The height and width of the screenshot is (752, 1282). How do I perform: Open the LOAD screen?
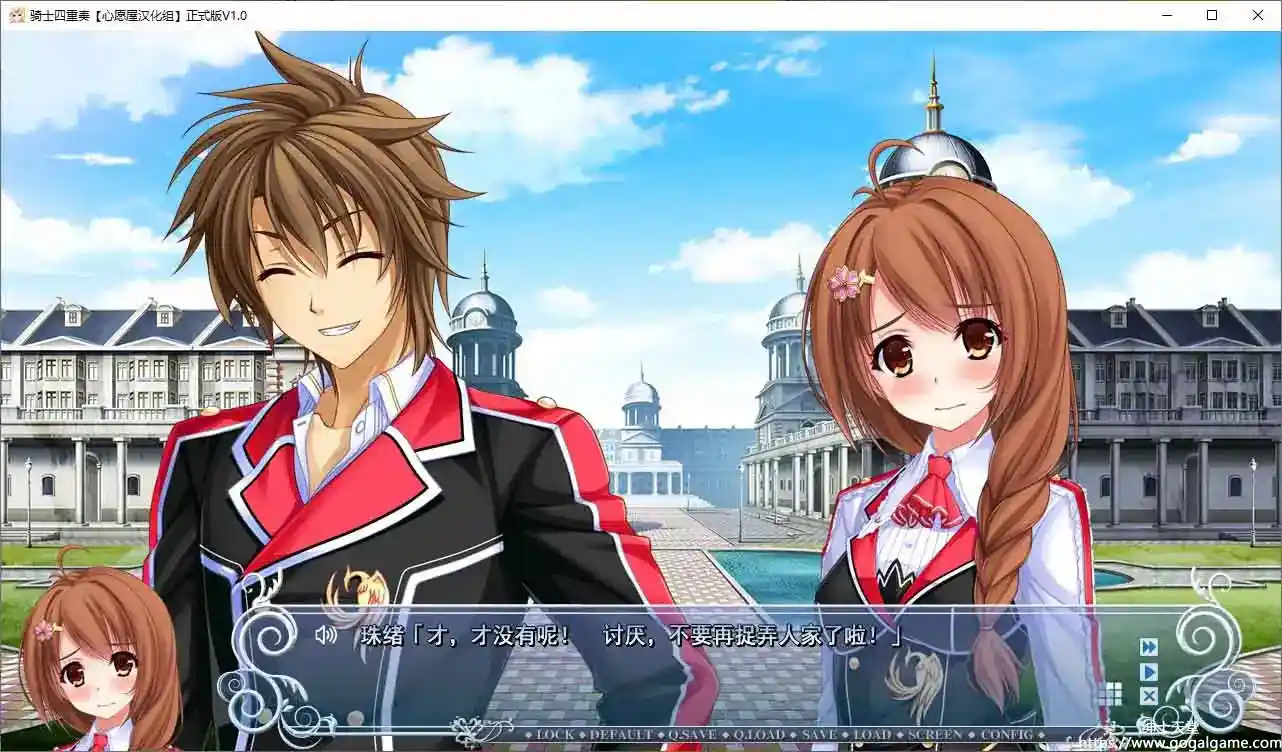[872, 735]
